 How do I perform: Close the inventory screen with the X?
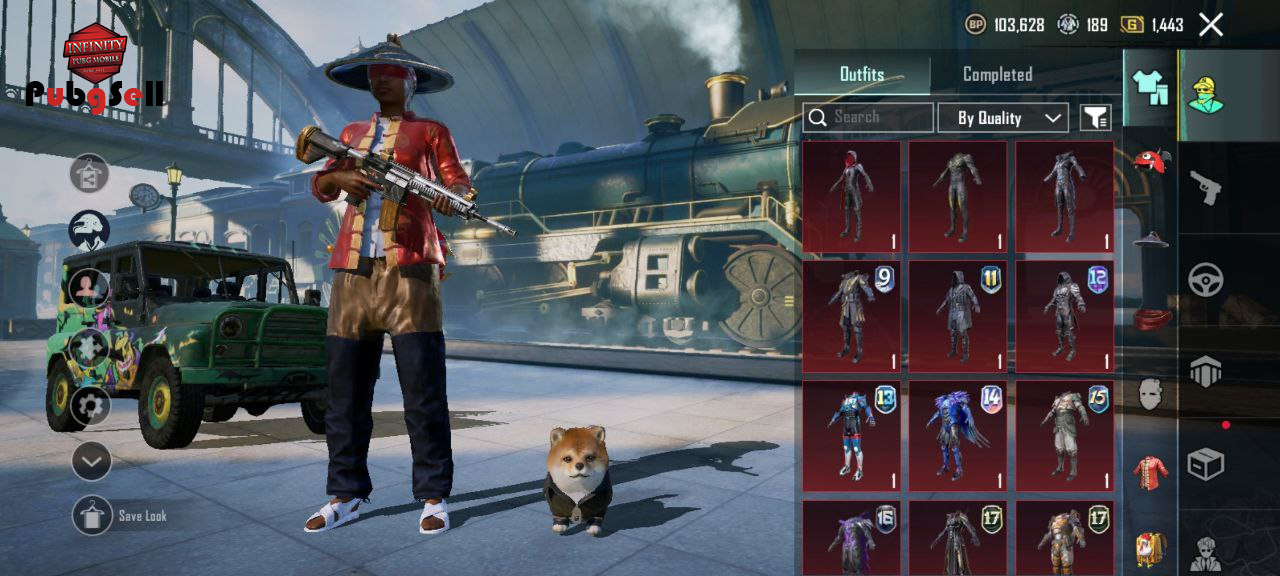(x=1210, y=25)
